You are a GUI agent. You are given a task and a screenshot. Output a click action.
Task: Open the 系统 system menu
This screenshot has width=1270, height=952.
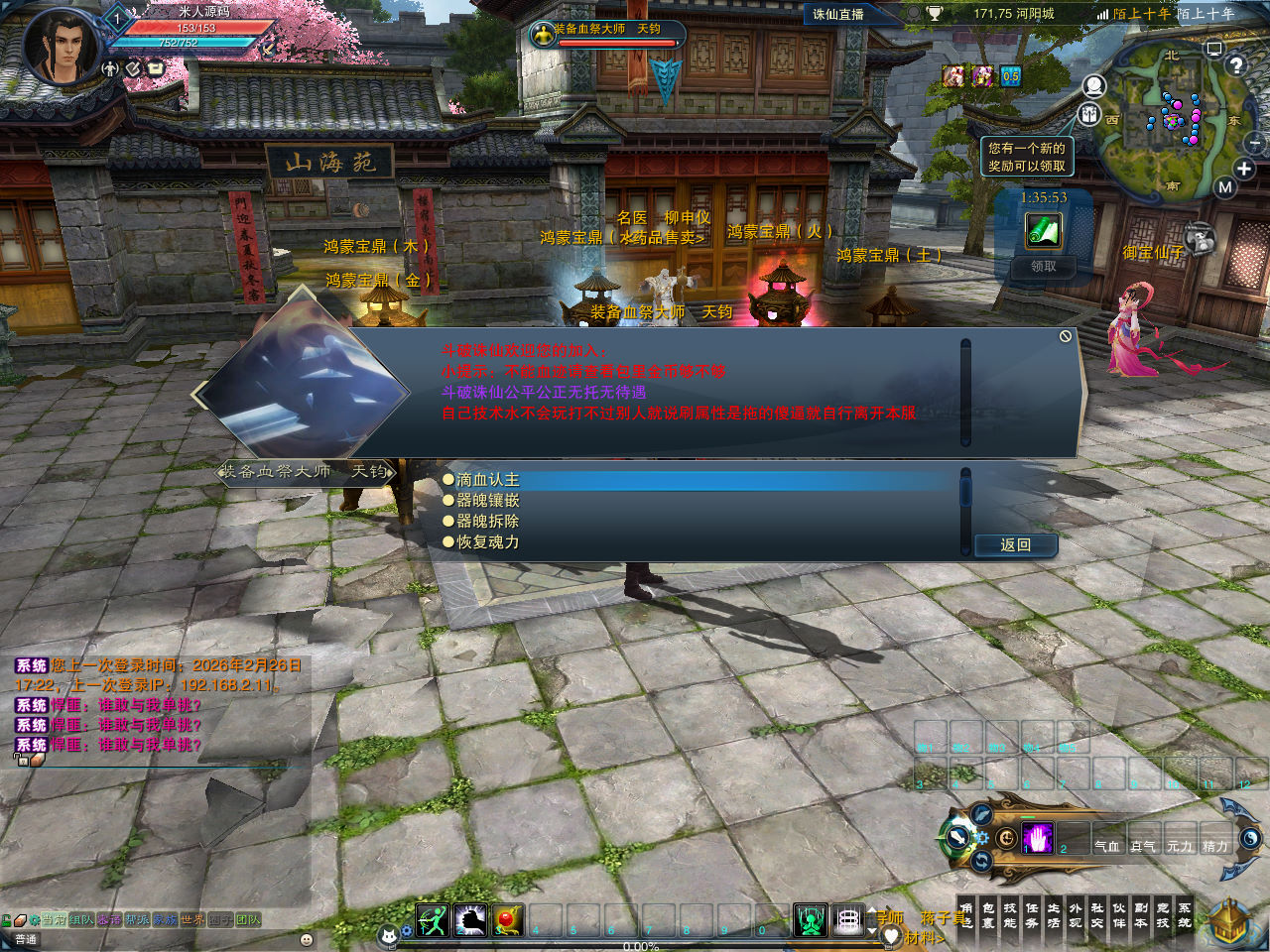point(1185,915)
